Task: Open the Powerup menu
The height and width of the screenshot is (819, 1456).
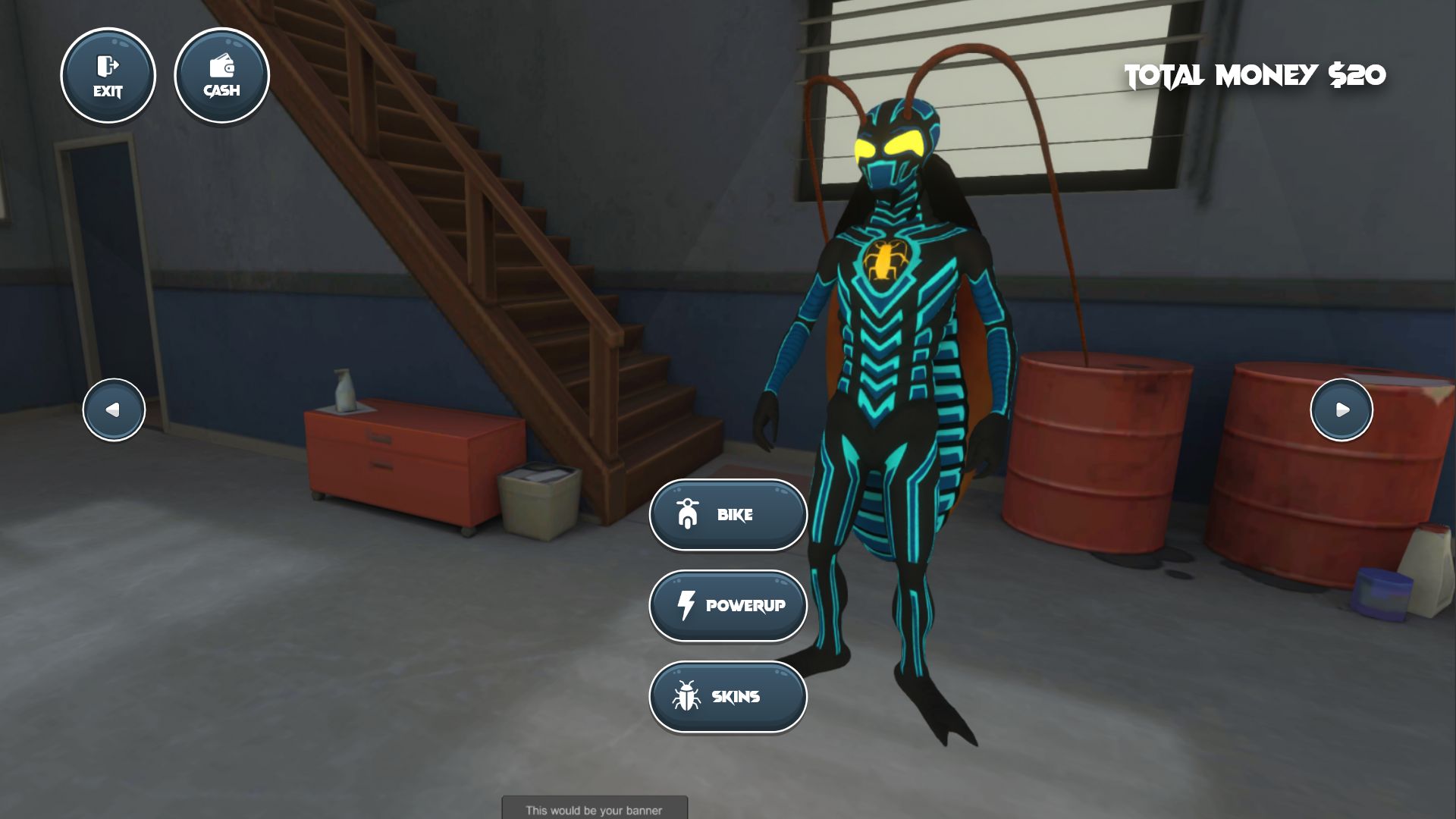Action: click(x=728, y=606)
